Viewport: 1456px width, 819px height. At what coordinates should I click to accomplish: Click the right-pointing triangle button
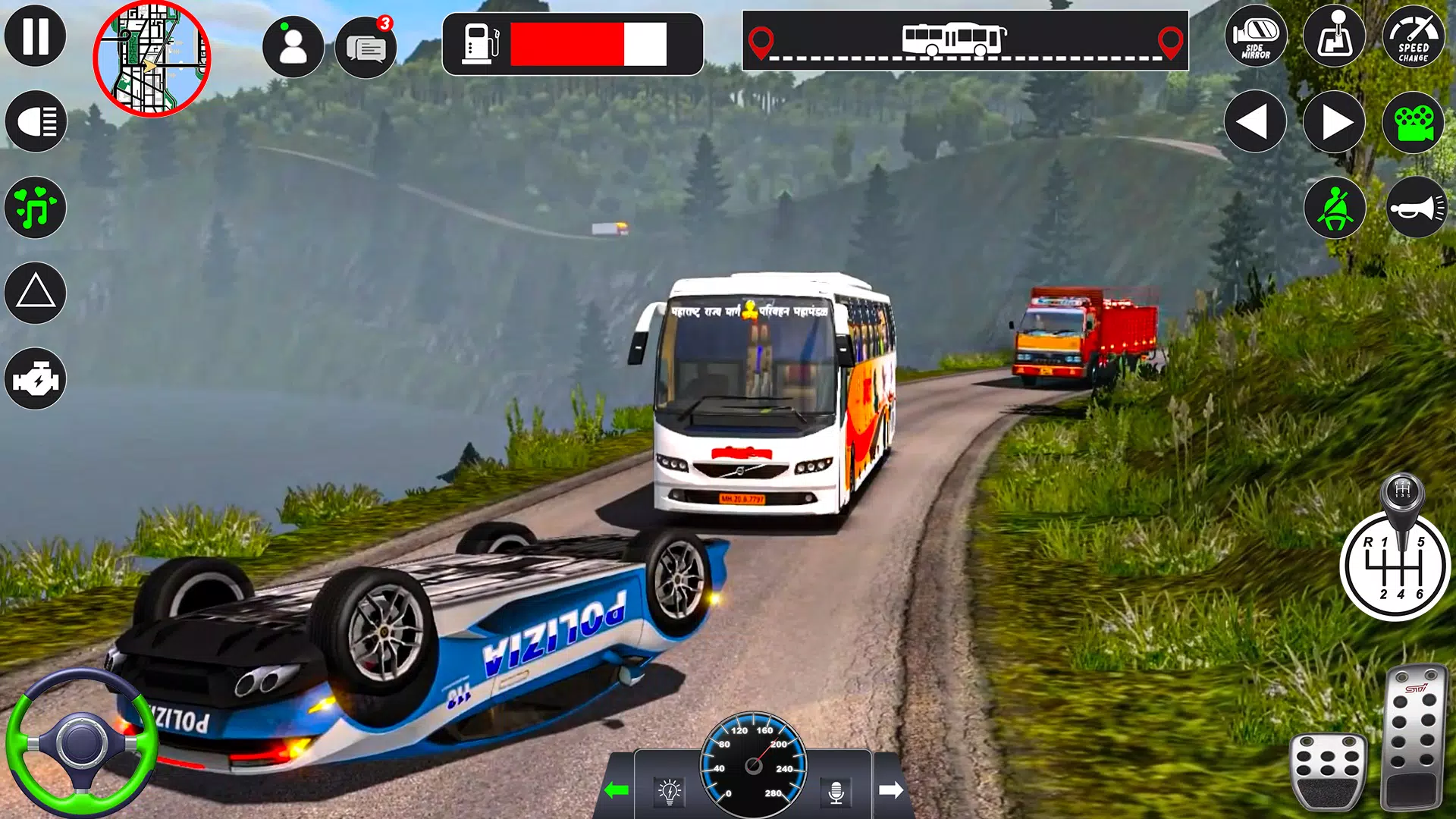tap(1335, 122)
